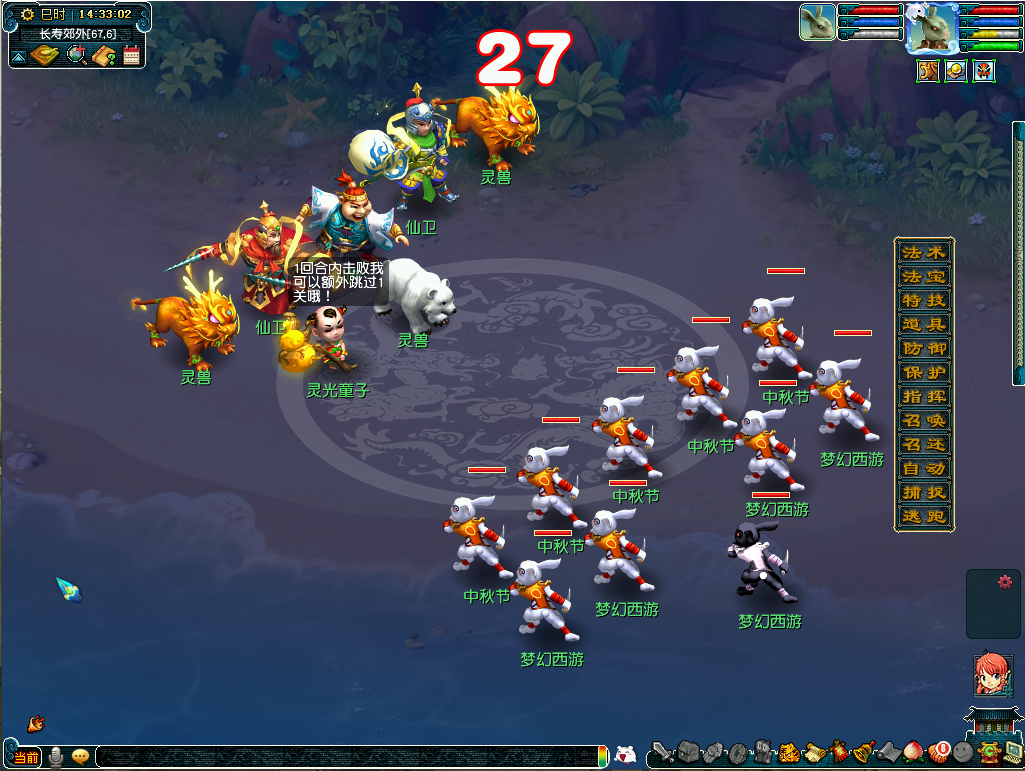This screenshot has width=1025, height=771.
Task: Click the small pet rabbit portrait
Action: (817, 22)
